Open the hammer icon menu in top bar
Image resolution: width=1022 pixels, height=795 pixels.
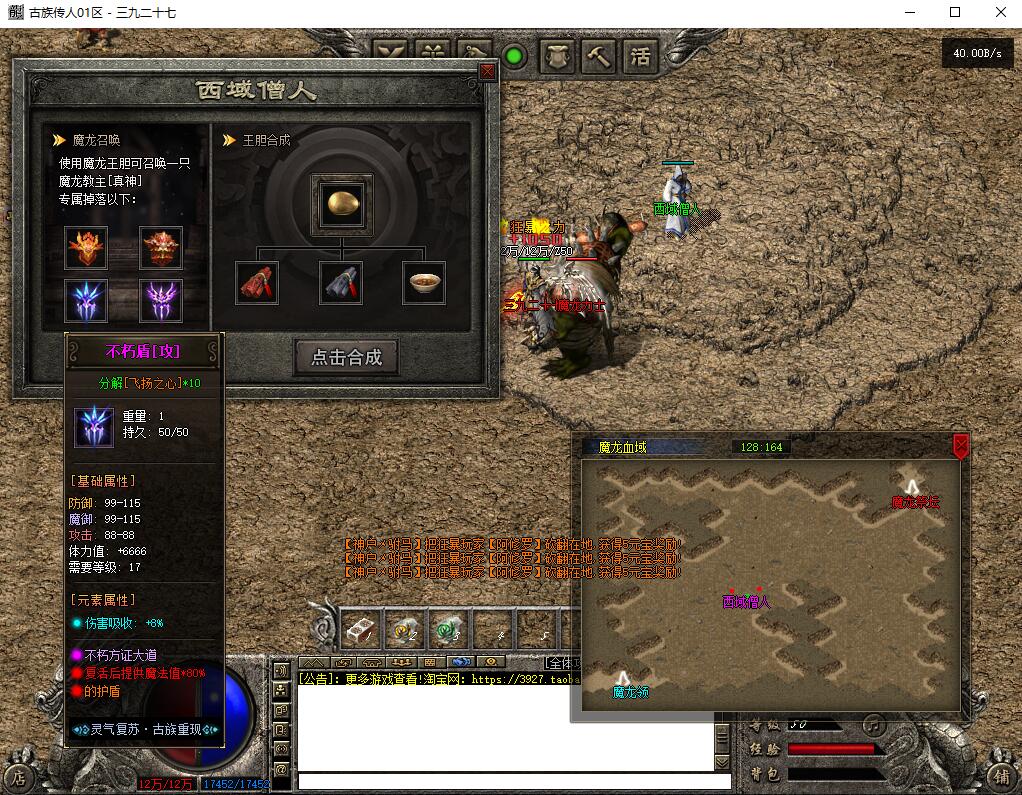(598, 56)
